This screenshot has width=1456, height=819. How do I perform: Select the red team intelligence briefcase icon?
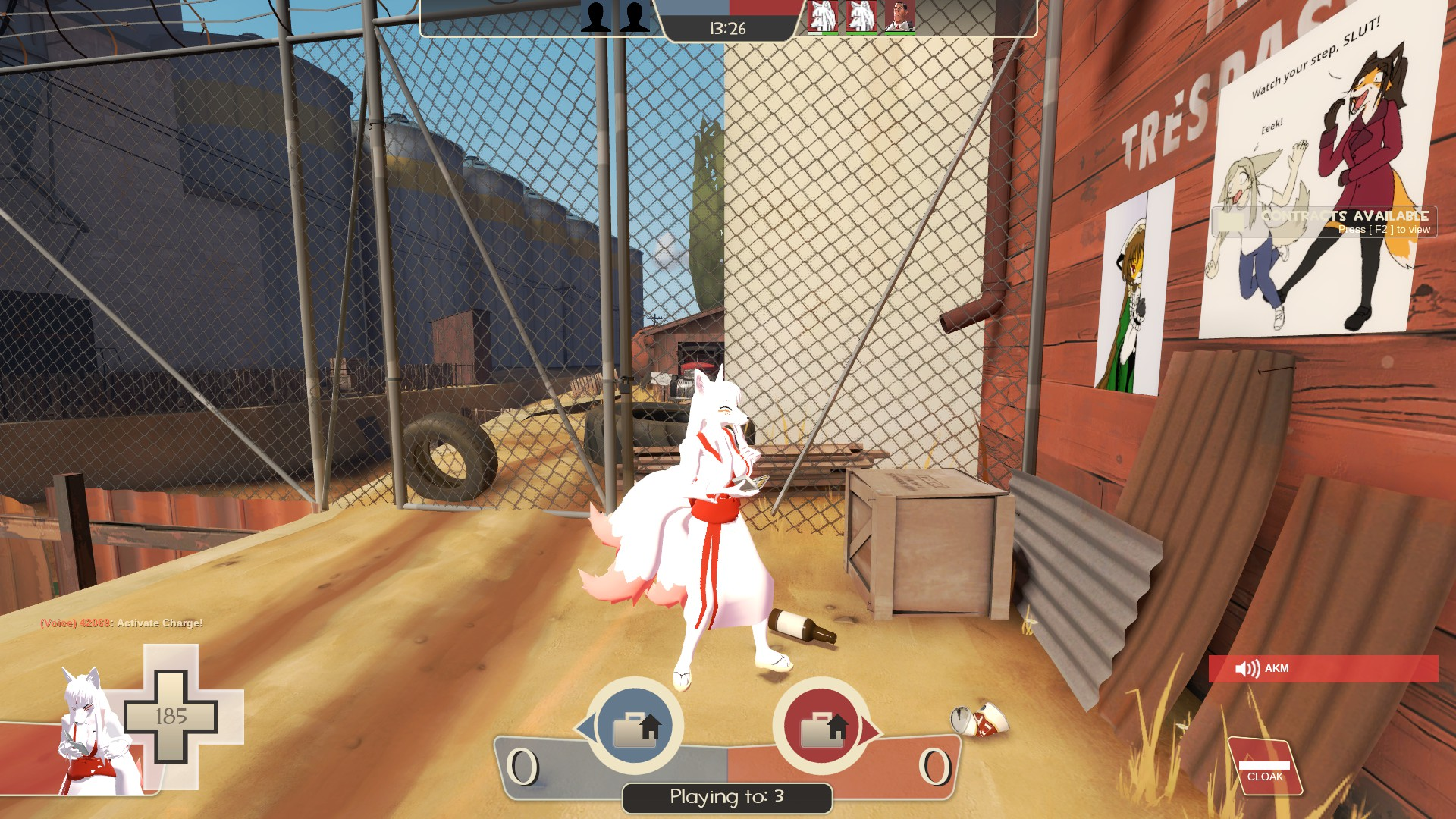(821, 727)
